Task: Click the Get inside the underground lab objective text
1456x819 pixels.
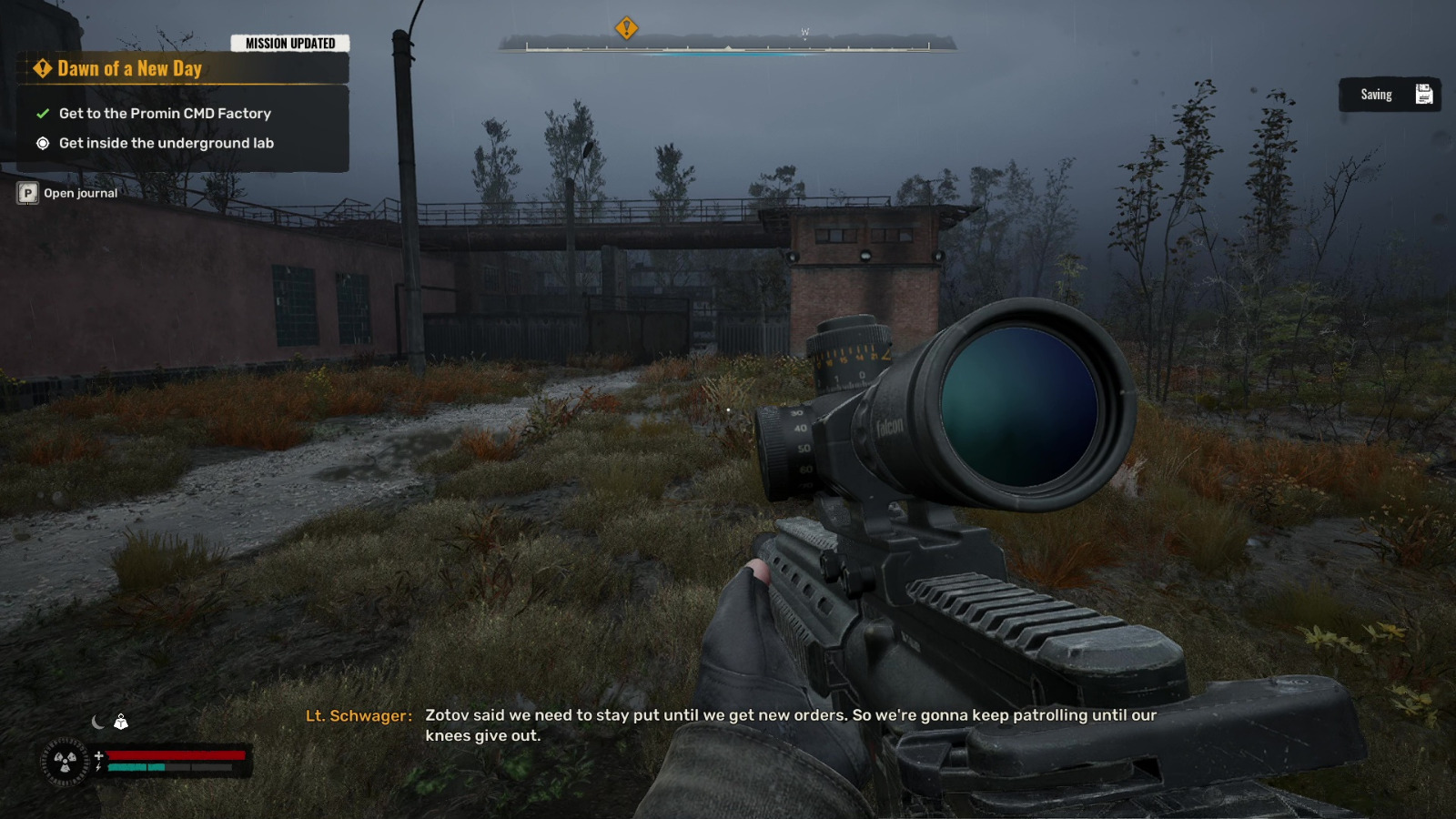Action: [x=167, y=143]
